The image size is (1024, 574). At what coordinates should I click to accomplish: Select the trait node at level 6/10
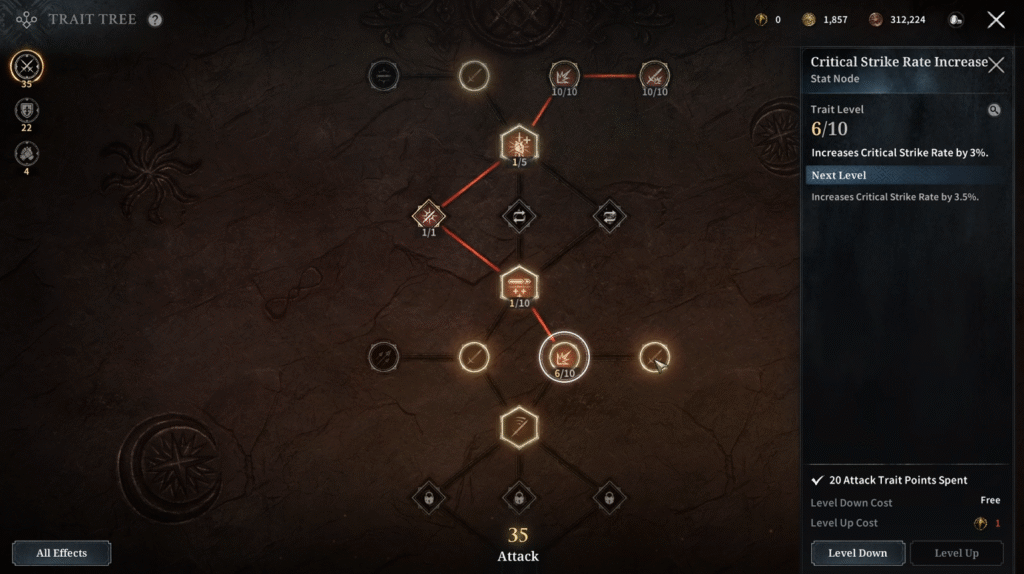[564, 356]
